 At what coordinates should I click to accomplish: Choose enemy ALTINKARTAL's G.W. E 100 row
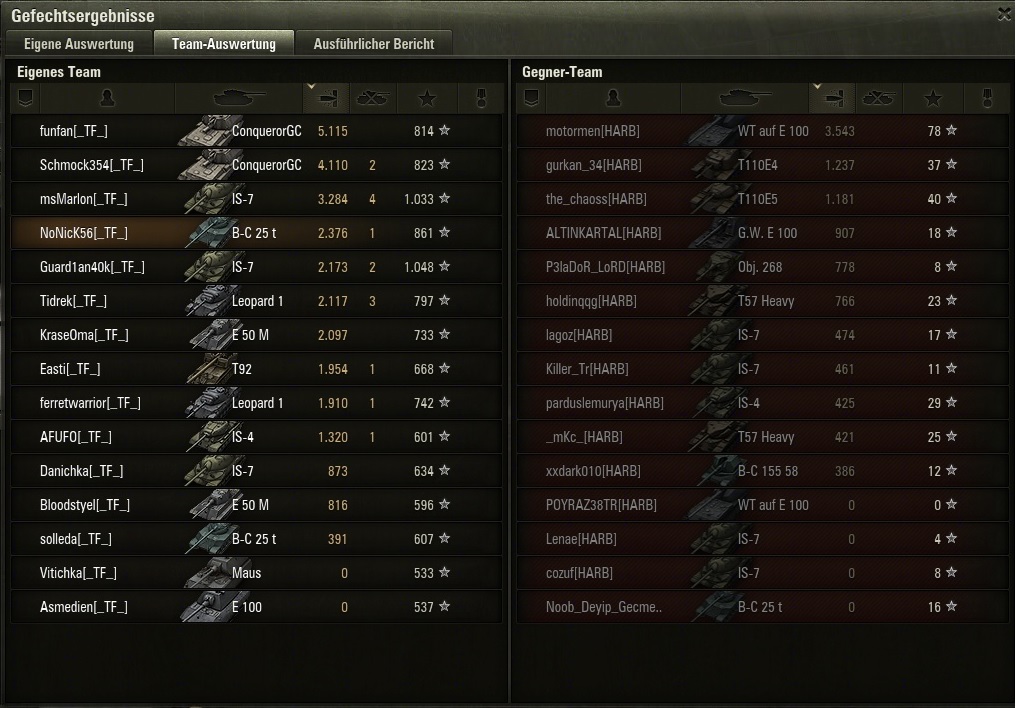[x=762, y=233]
